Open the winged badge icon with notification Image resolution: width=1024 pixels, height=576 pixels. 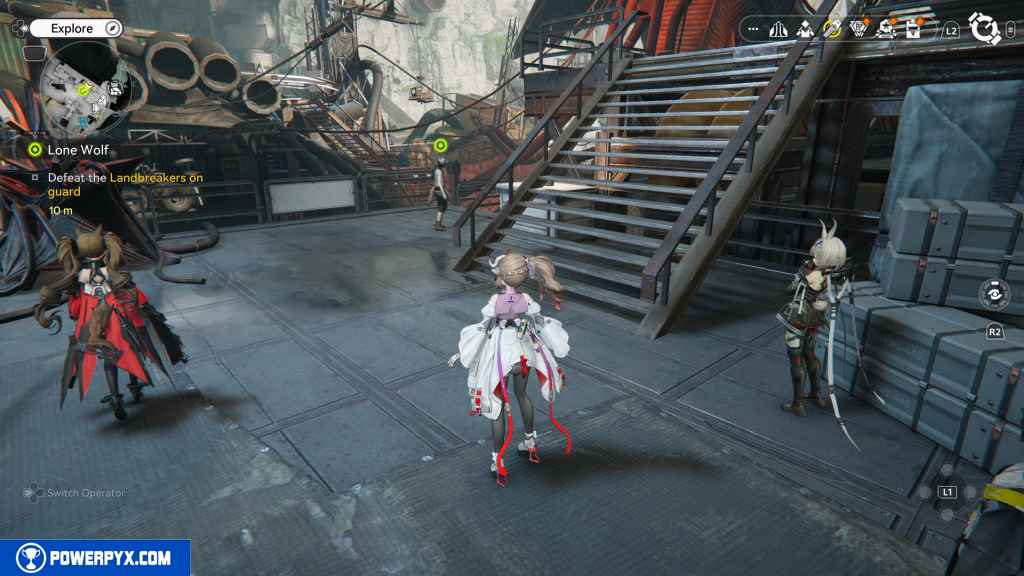(x=858, y=29)
